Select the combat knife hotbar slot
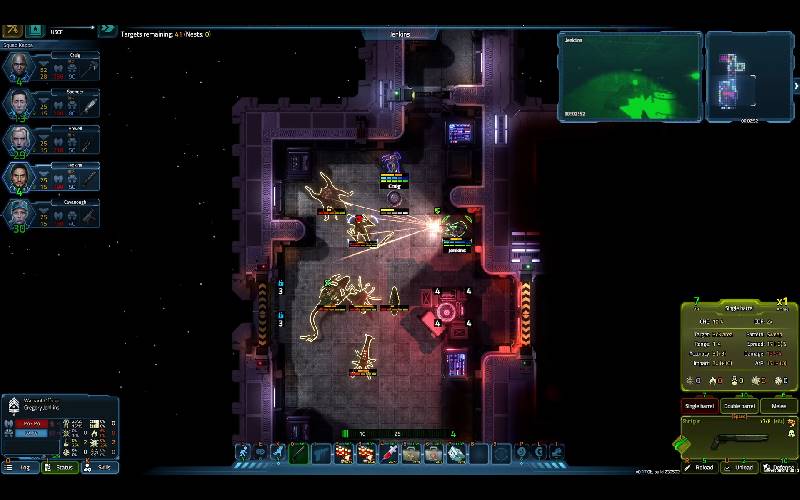This screenshot has height=500, width=800. (299, 454)
